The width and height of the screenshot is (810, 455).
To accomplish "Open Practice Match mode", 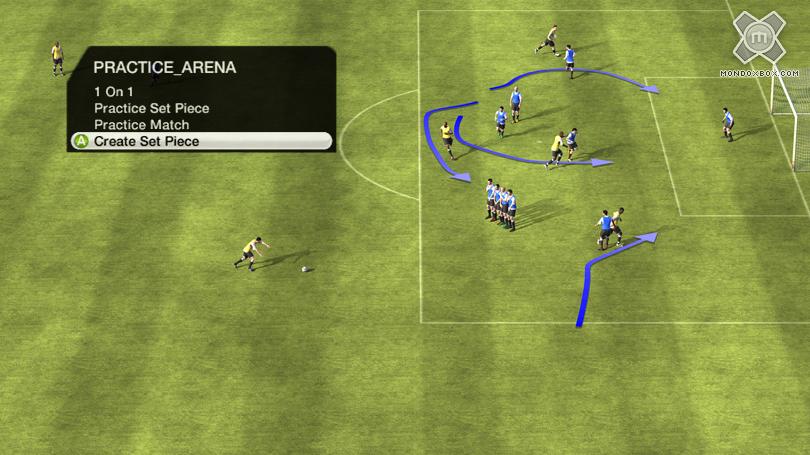I will pos(141,125).
